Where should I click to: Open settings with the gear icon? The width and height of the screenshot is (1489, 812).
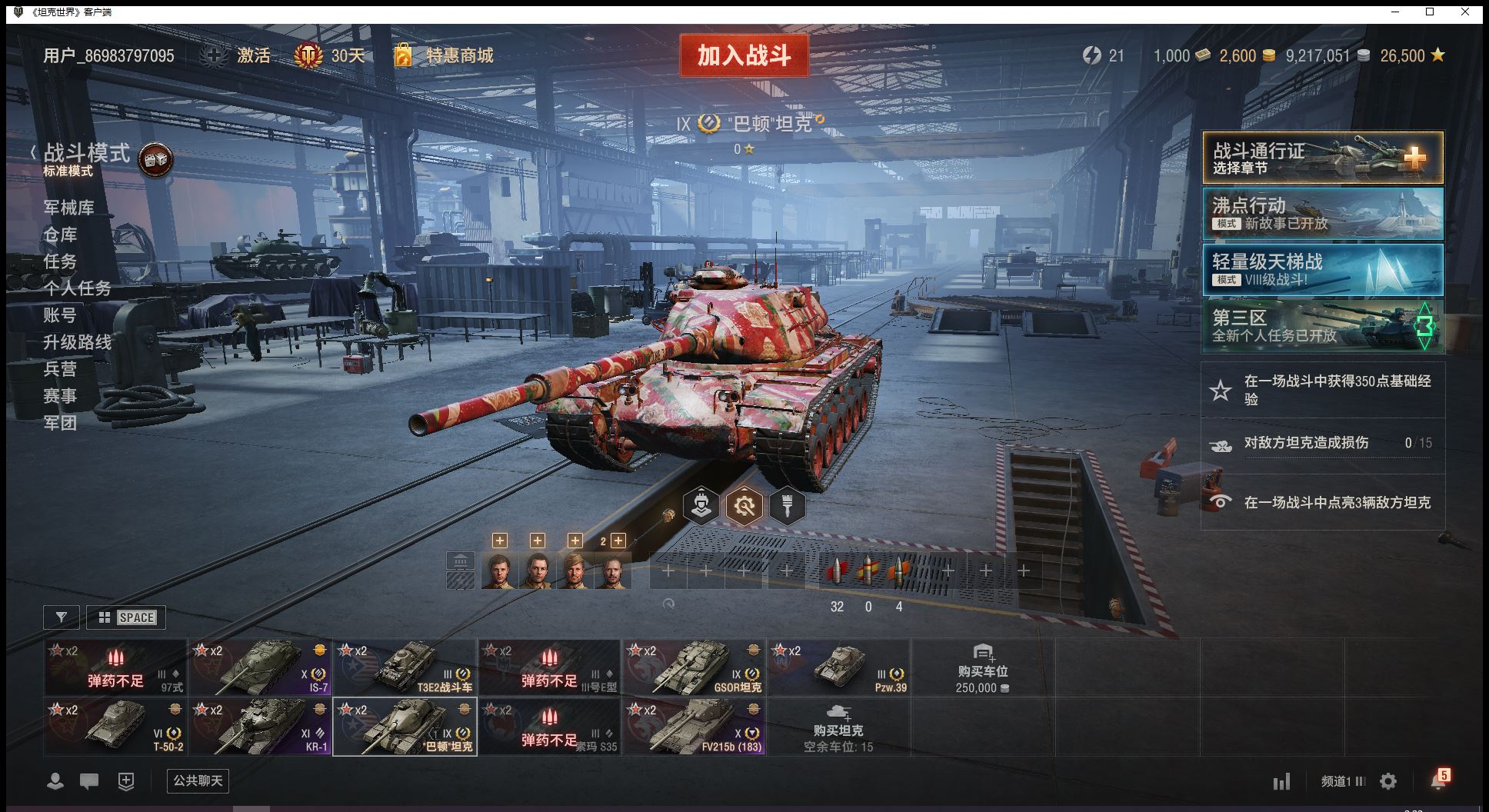point(1388,781)
